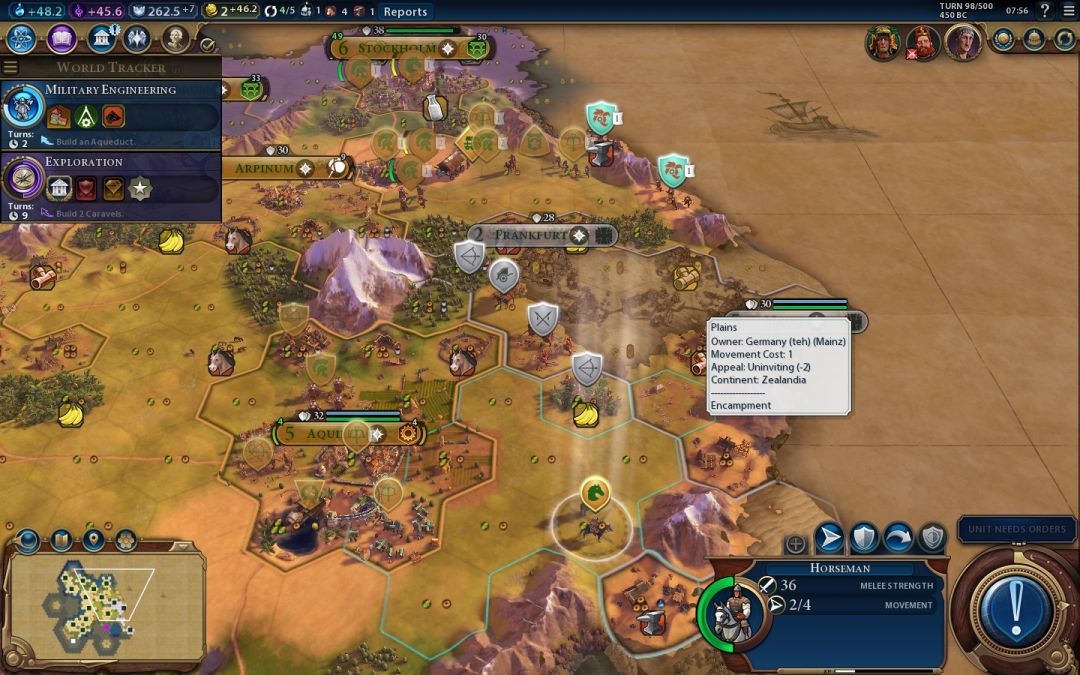Open the Reports panel
Viewport: 1080px width, 675px height.
tap(405, 12)
